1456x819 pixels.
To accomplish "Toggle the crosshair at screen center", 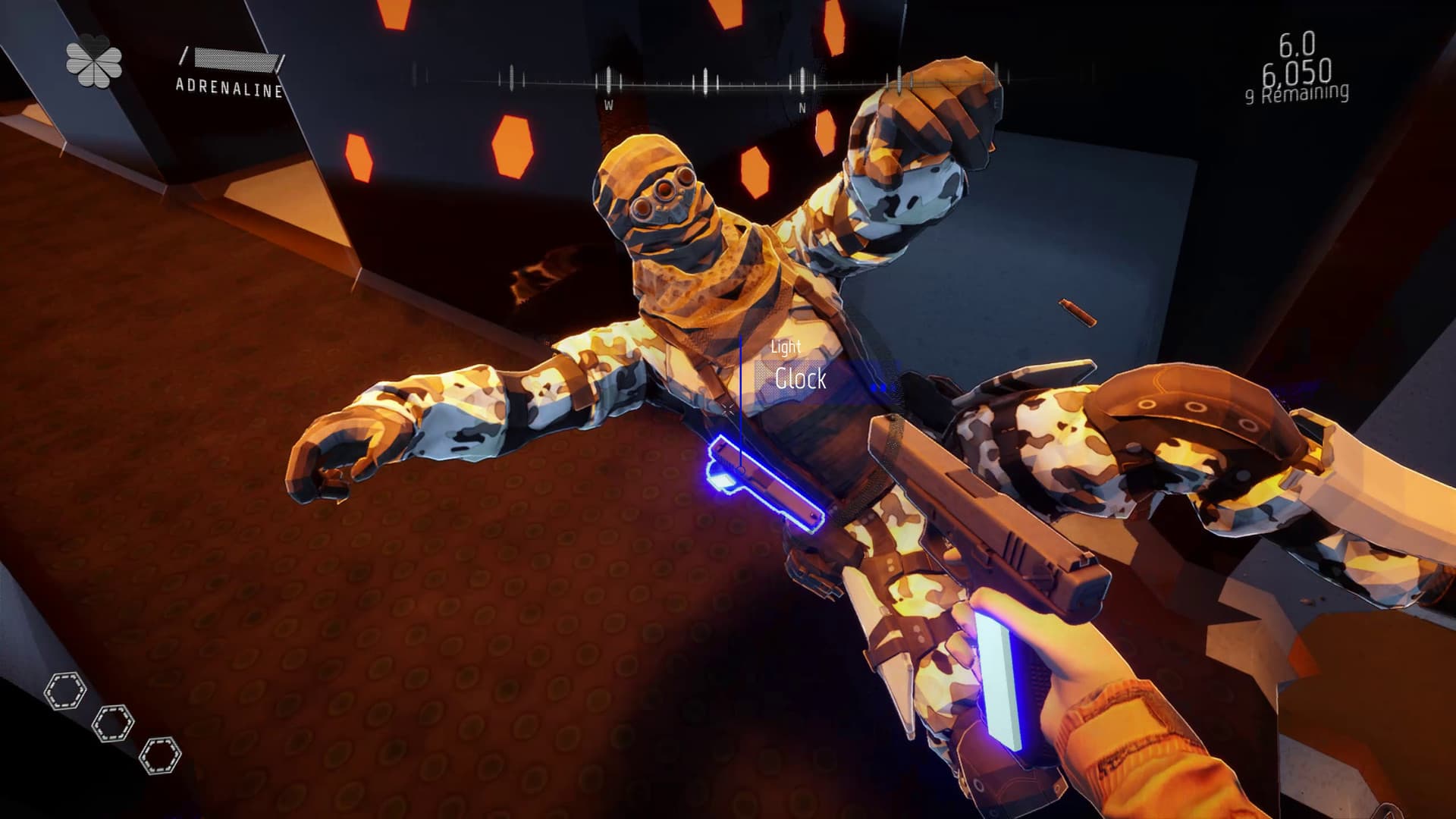I will (728, 409).
